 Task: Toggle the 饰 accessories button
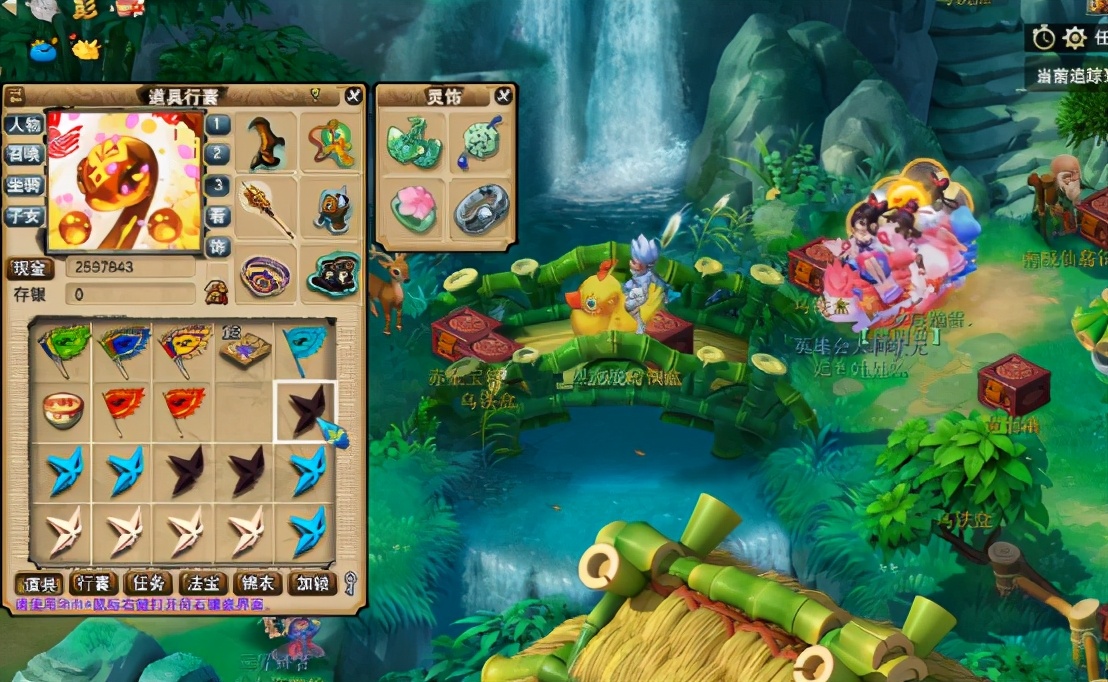click(x=217, y=246)
